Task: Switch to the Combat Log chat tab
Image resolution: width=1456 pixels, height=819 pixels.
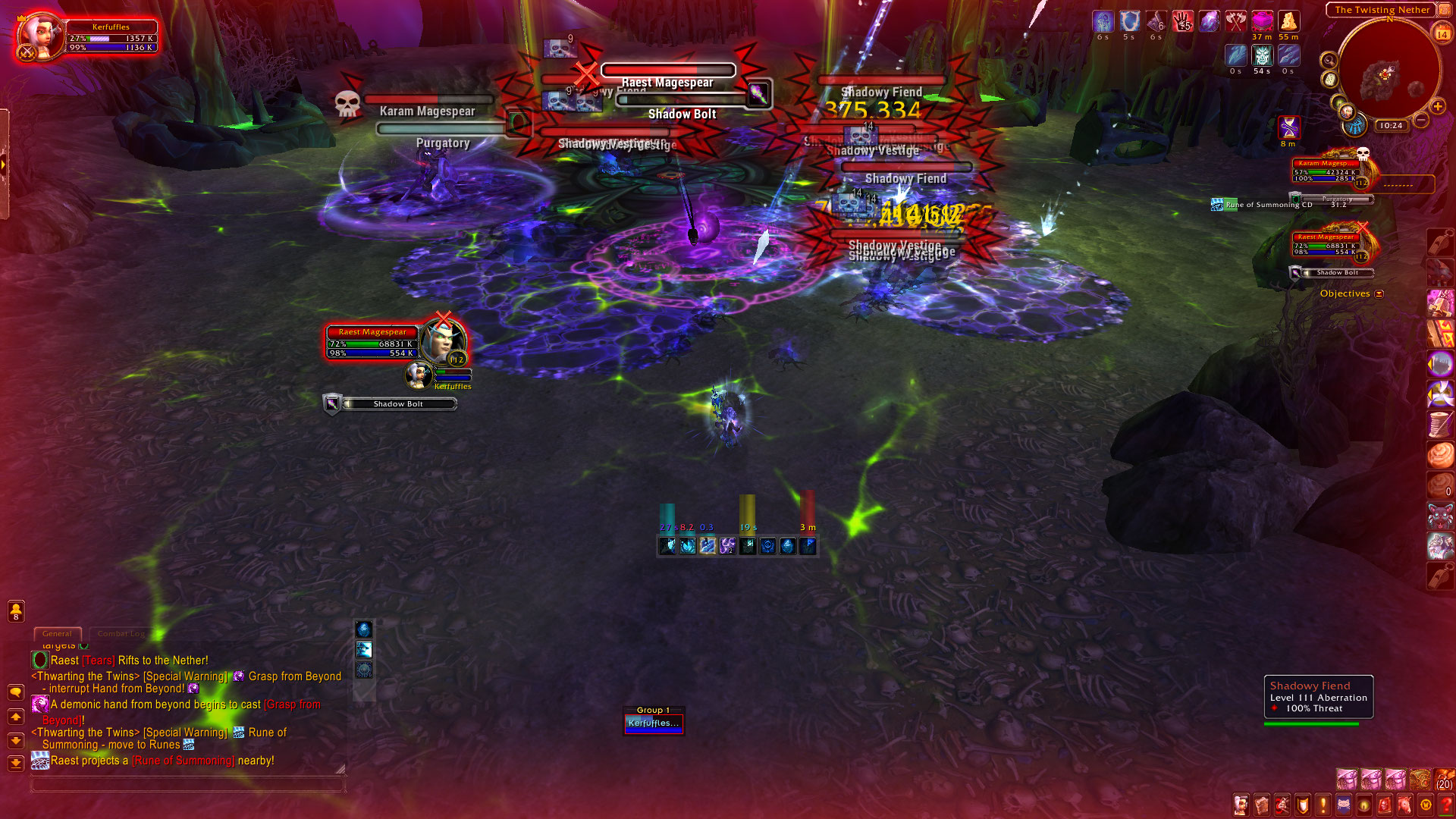Action: 121,633
